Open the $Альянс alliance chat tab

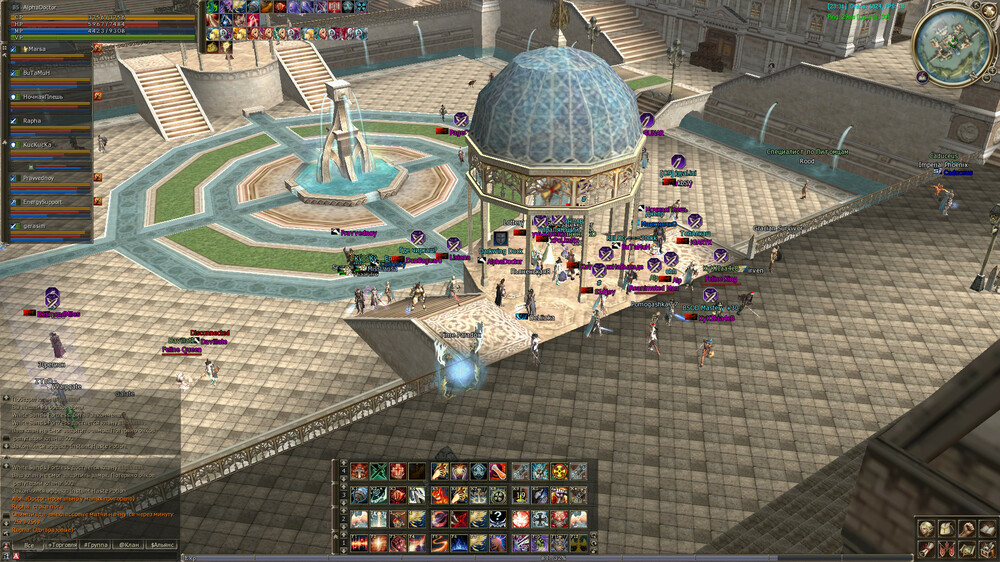point(162,545)
